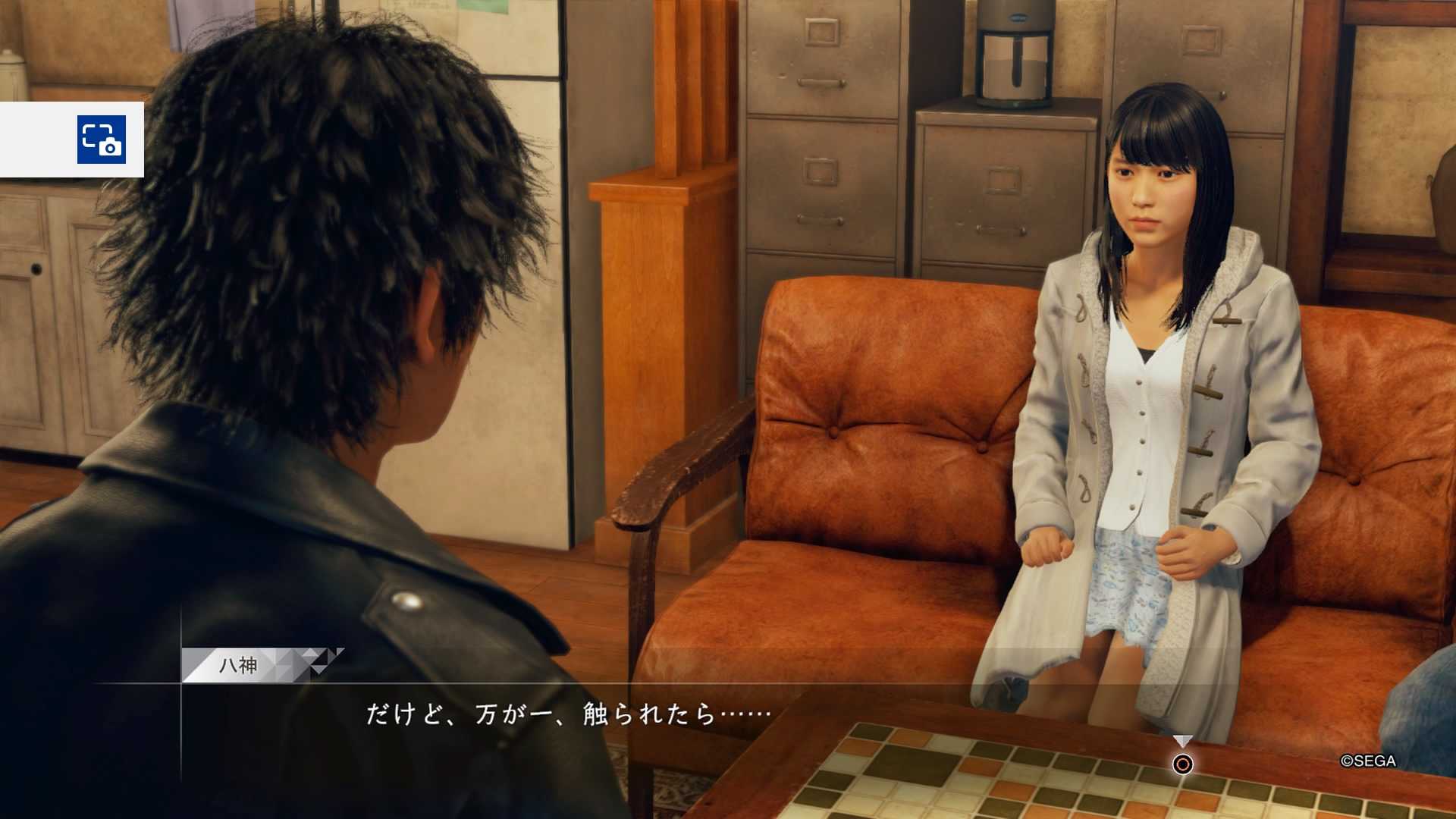
Task: Click the screenshot capture notification icon
Action: [101, 140]
